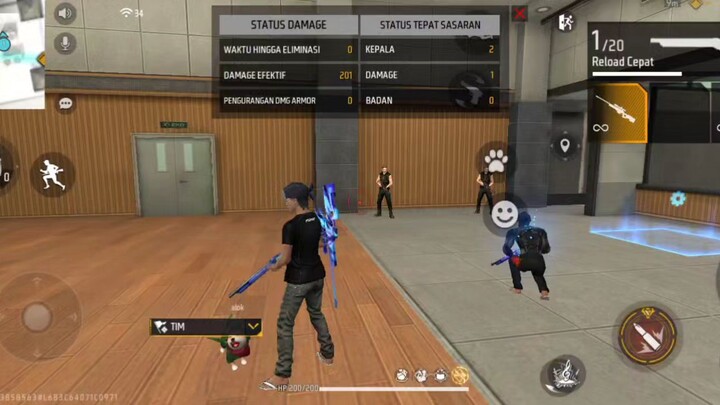Select the sniper rifle weapon slot
This screenshot has width=720, height=405.
click(x=615, y=112)
